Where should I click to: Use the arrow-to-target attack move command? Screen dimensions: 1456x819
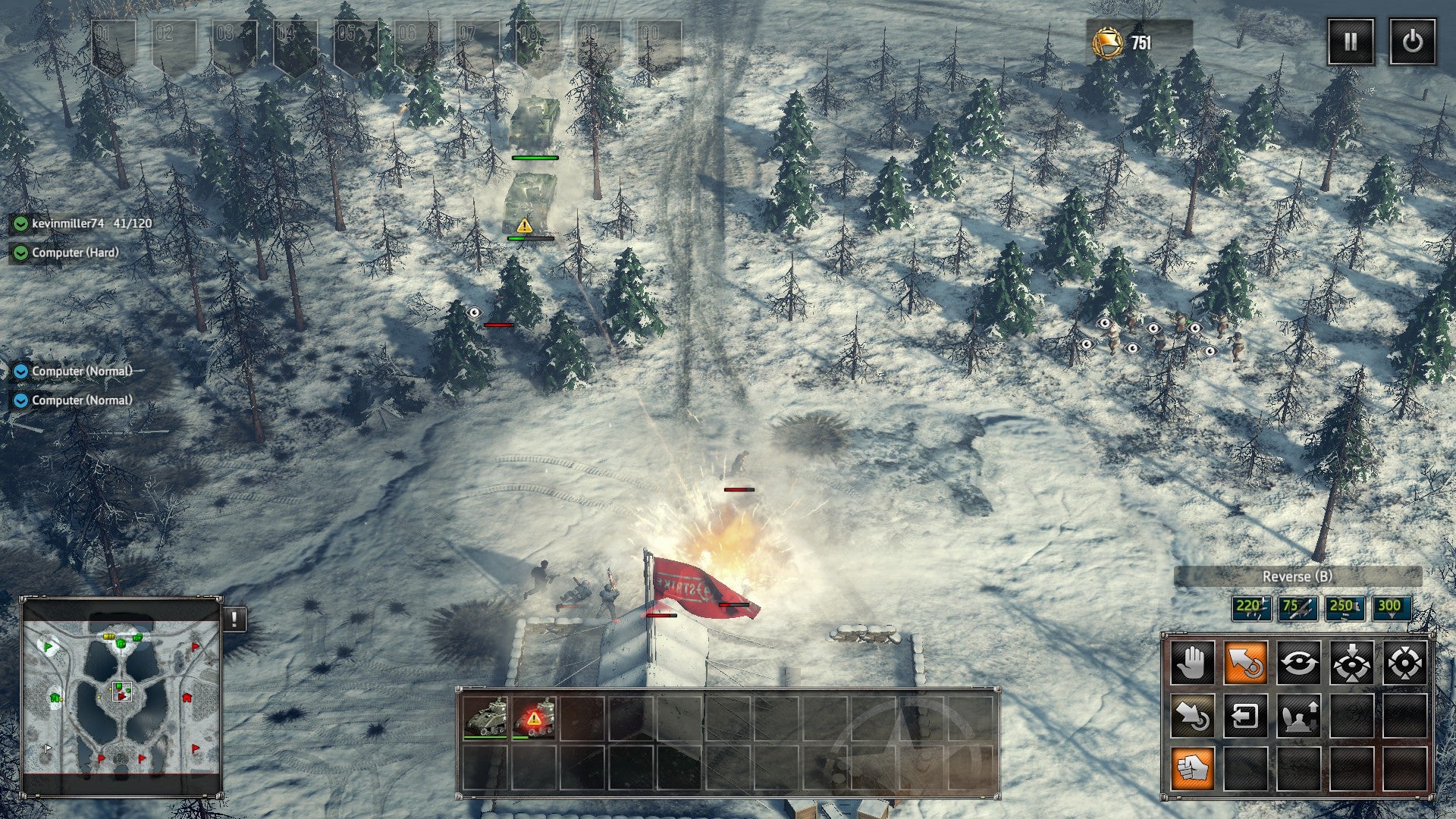(x=1192, y=716)
